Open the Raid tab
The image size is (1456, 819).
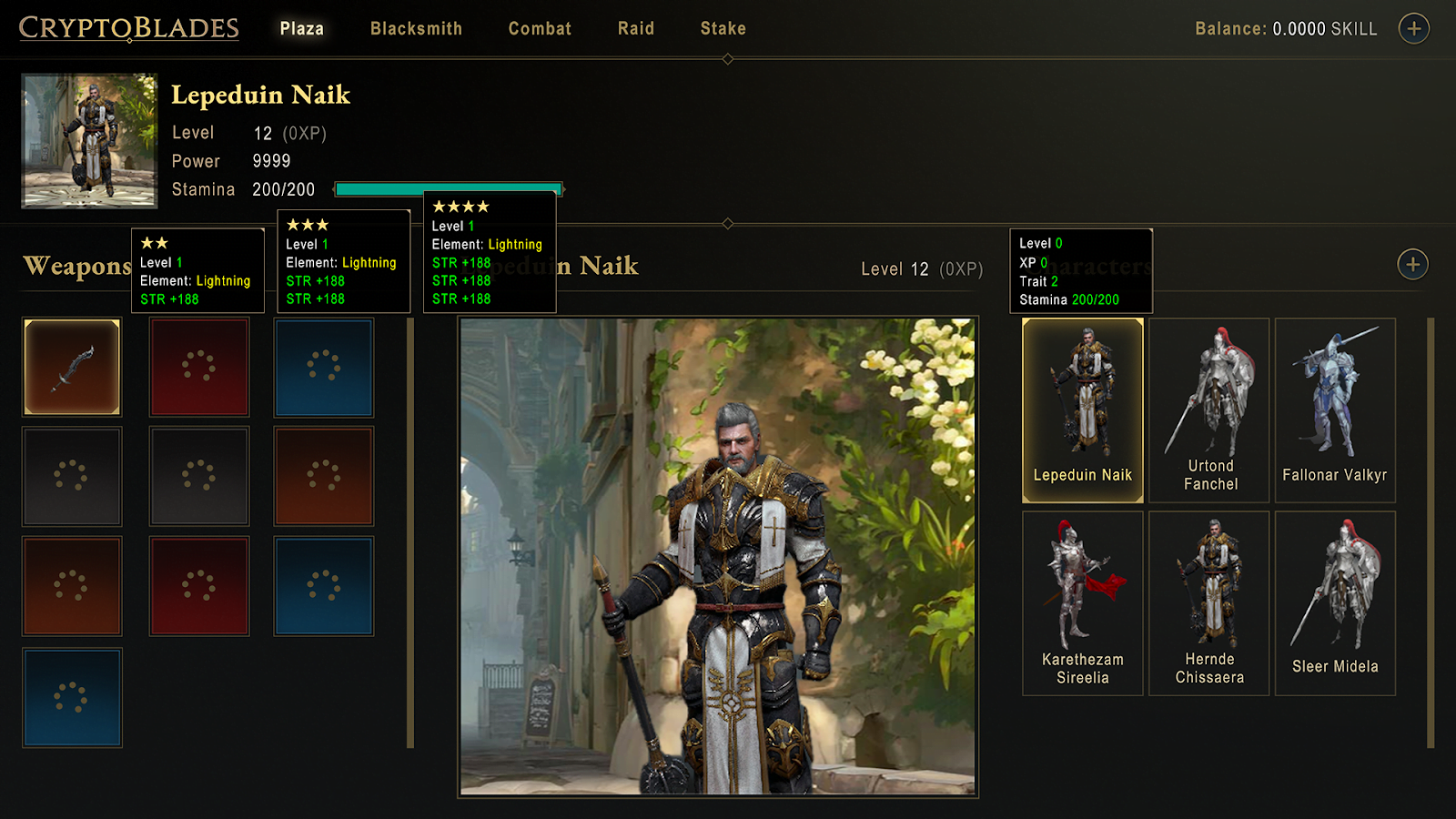pos(635,28)
